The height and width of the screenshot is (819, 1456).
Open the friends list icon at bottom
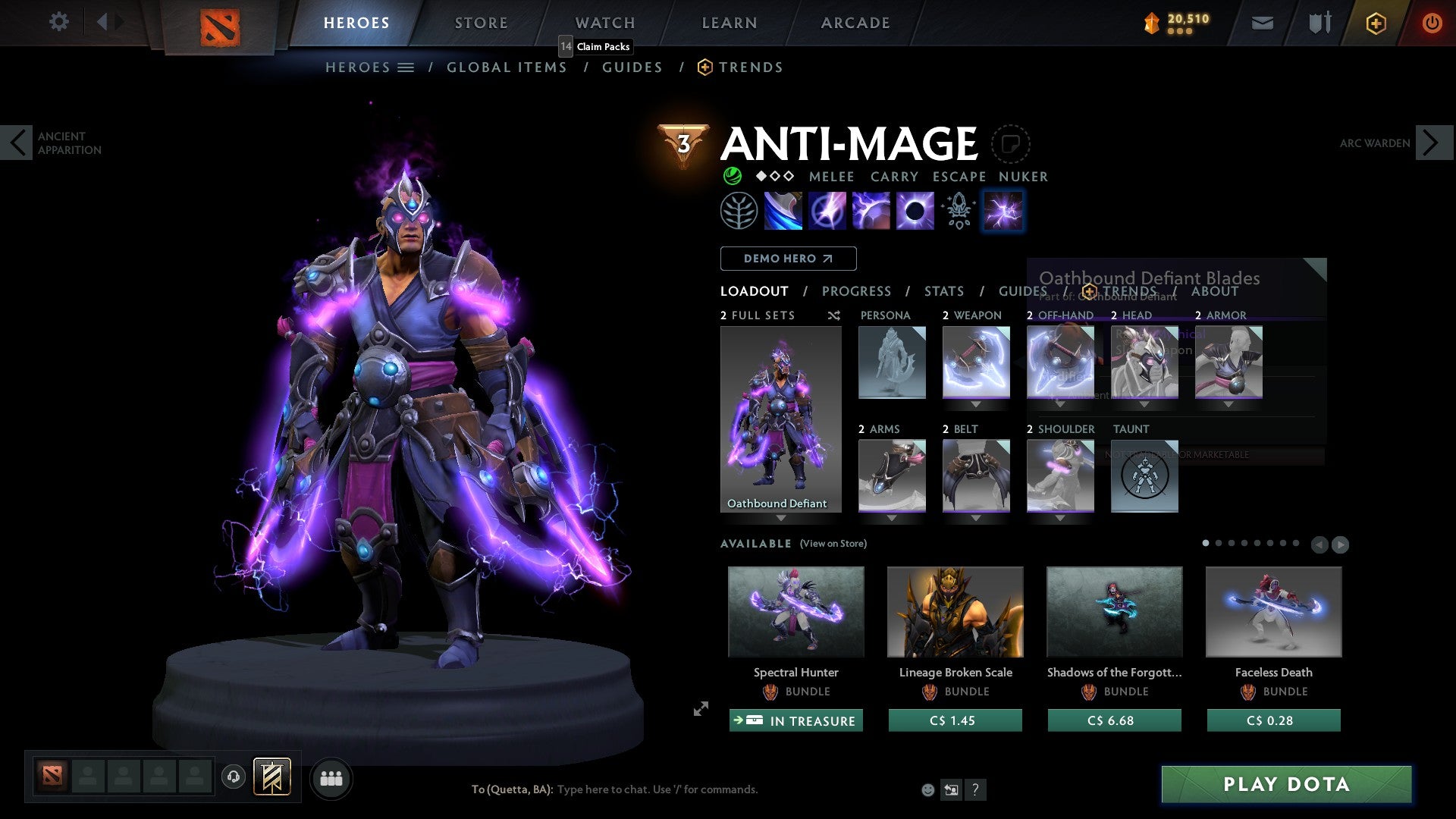pos(331,778)
